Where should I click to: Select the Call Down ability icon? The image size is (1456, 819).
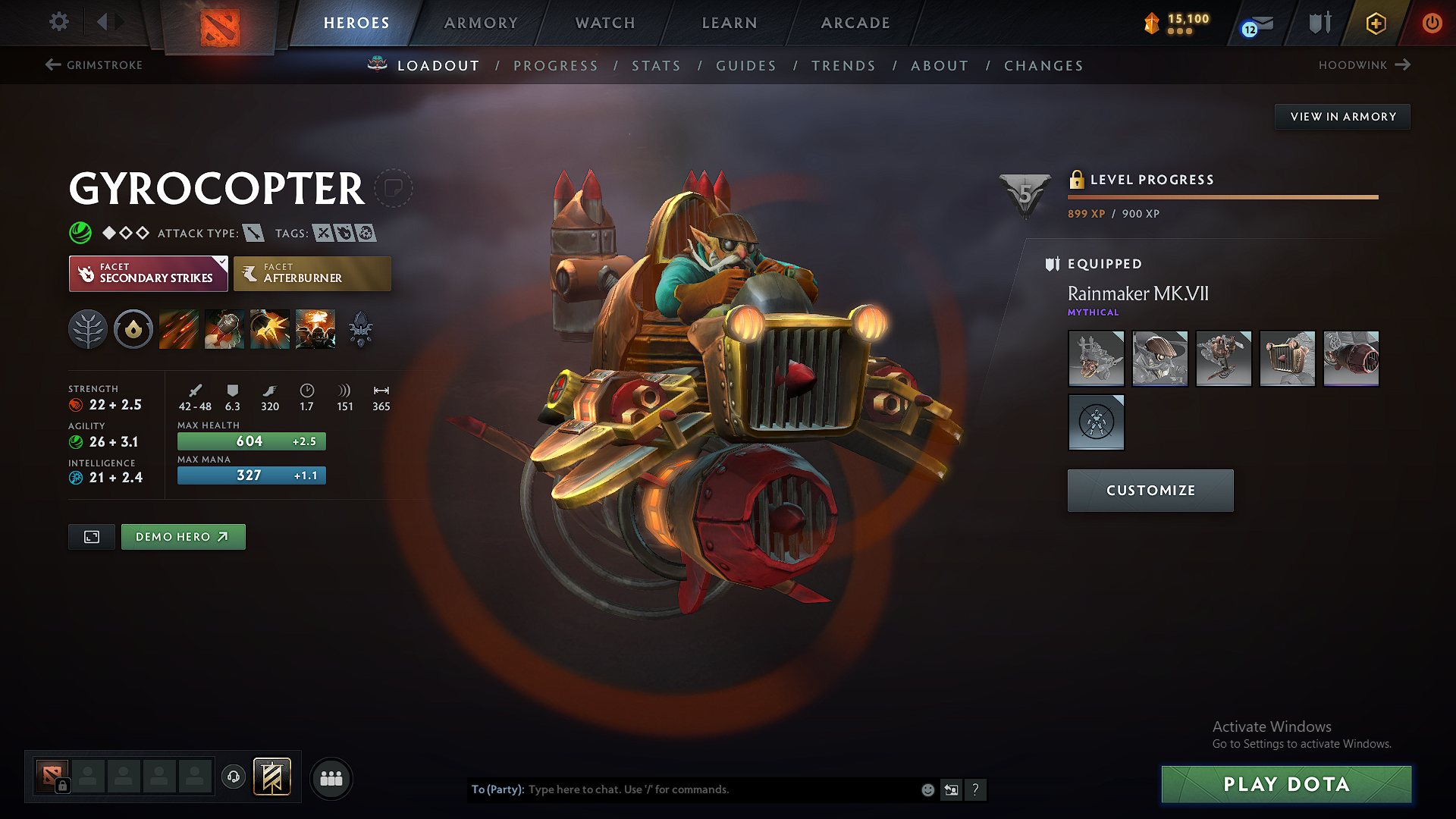(x=315, y=328)
